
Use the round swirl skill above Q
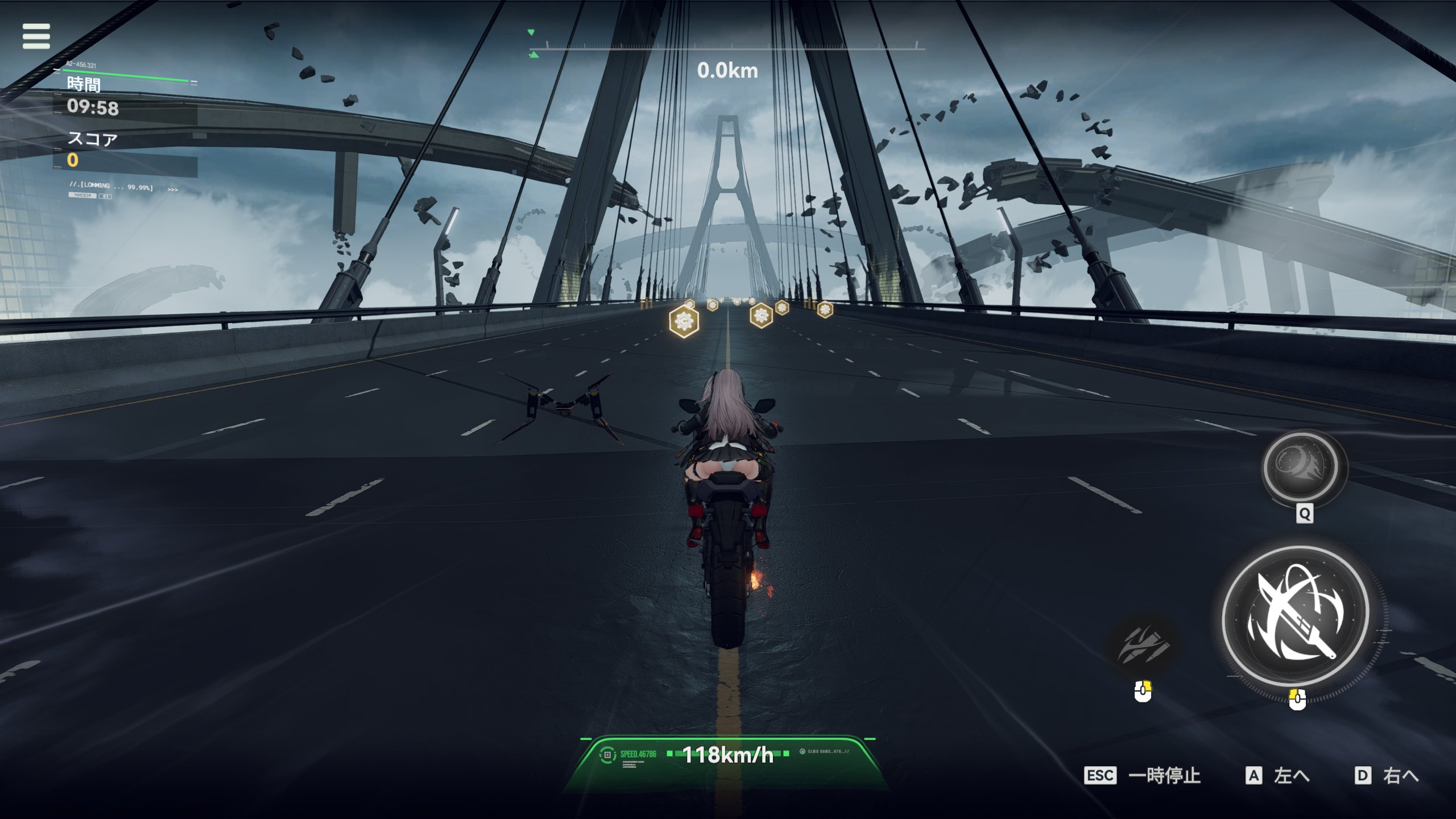pyautogui.click(x=1301, y=466)
